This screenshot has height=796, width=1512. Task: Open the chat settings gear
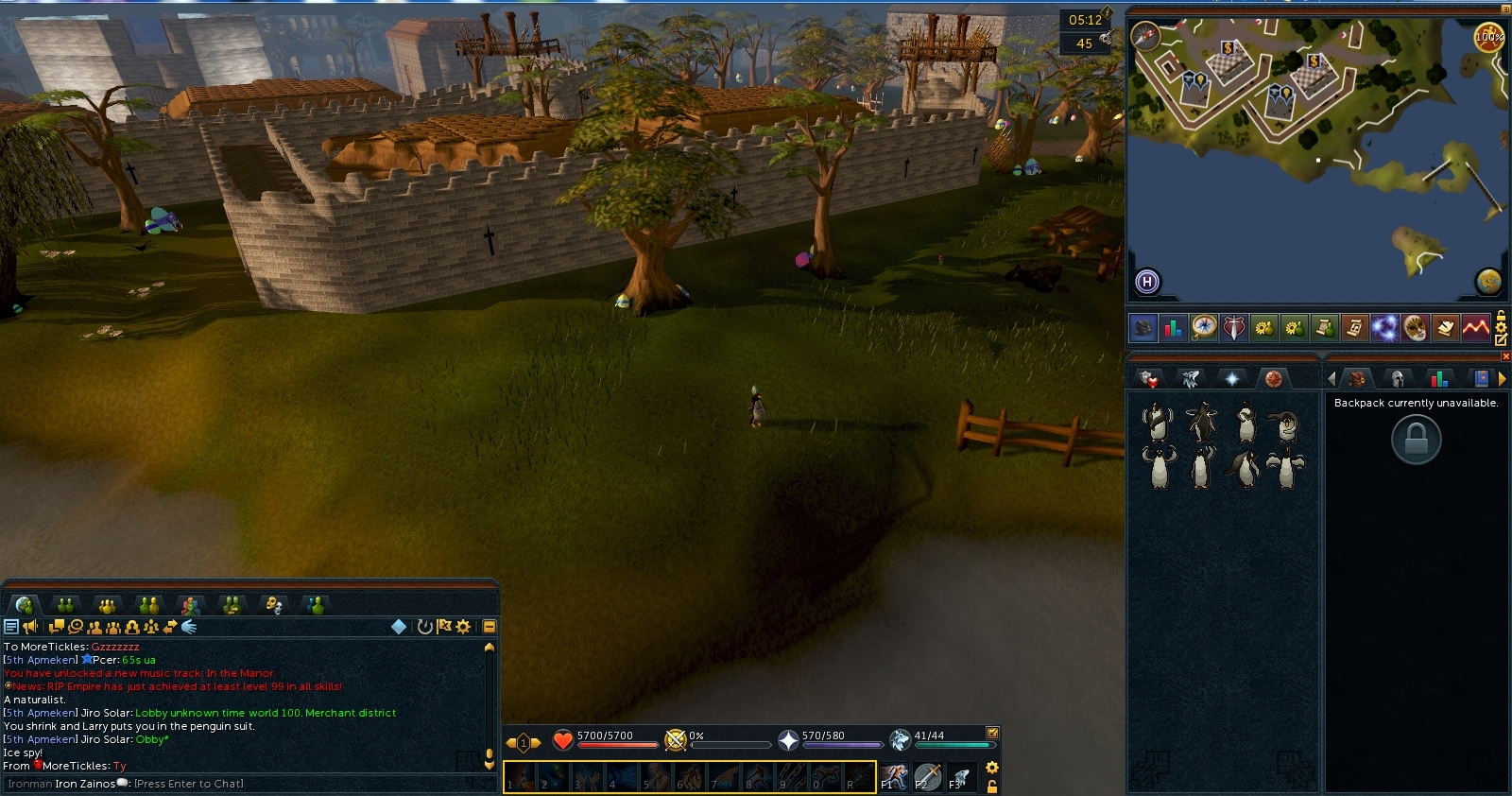[x=462, y=625]
